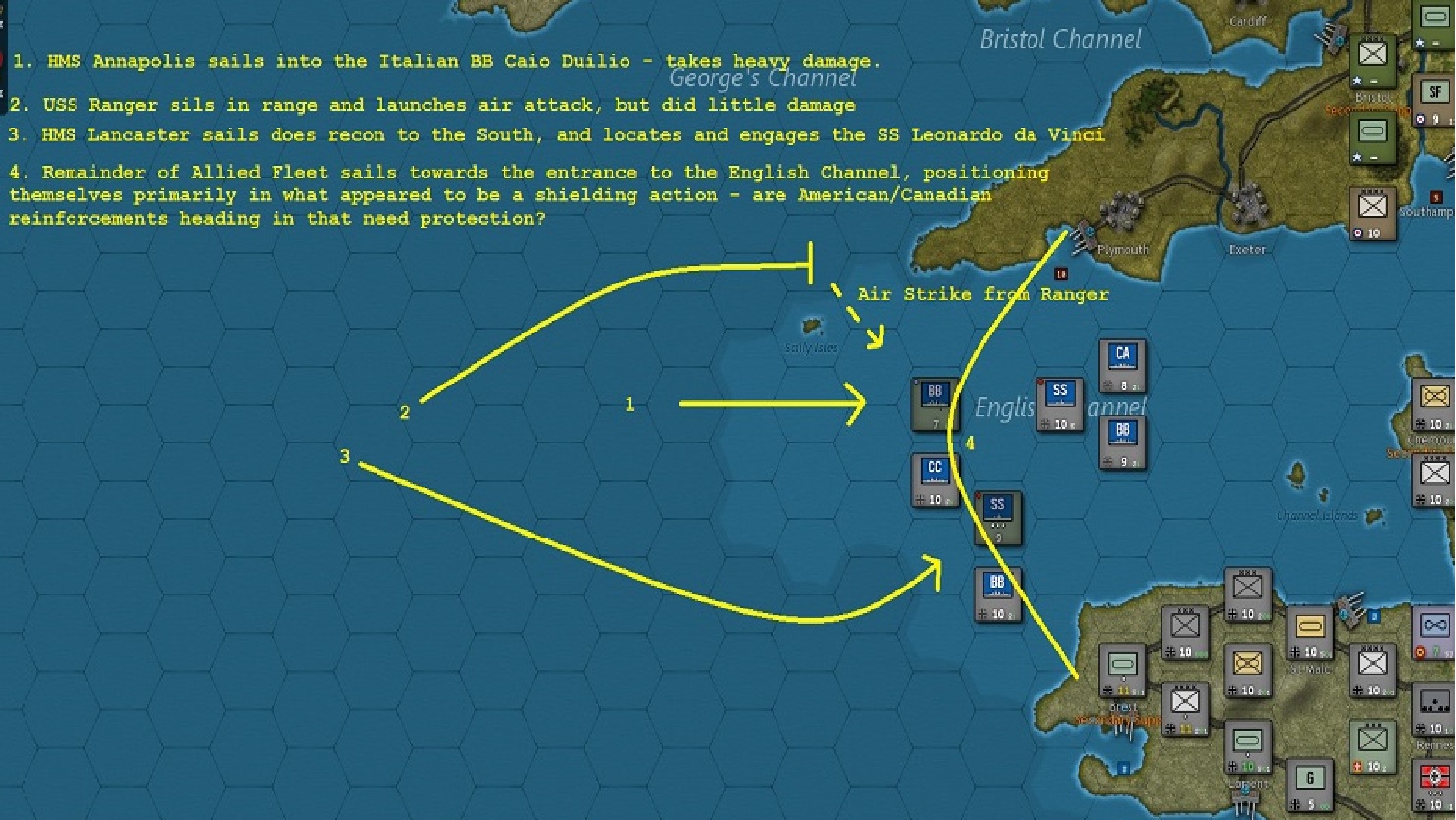The width and height of the screenshot is (1456, 820).
Task: Select the SS submarine counter with strength 10
Action: point(1059,400)
